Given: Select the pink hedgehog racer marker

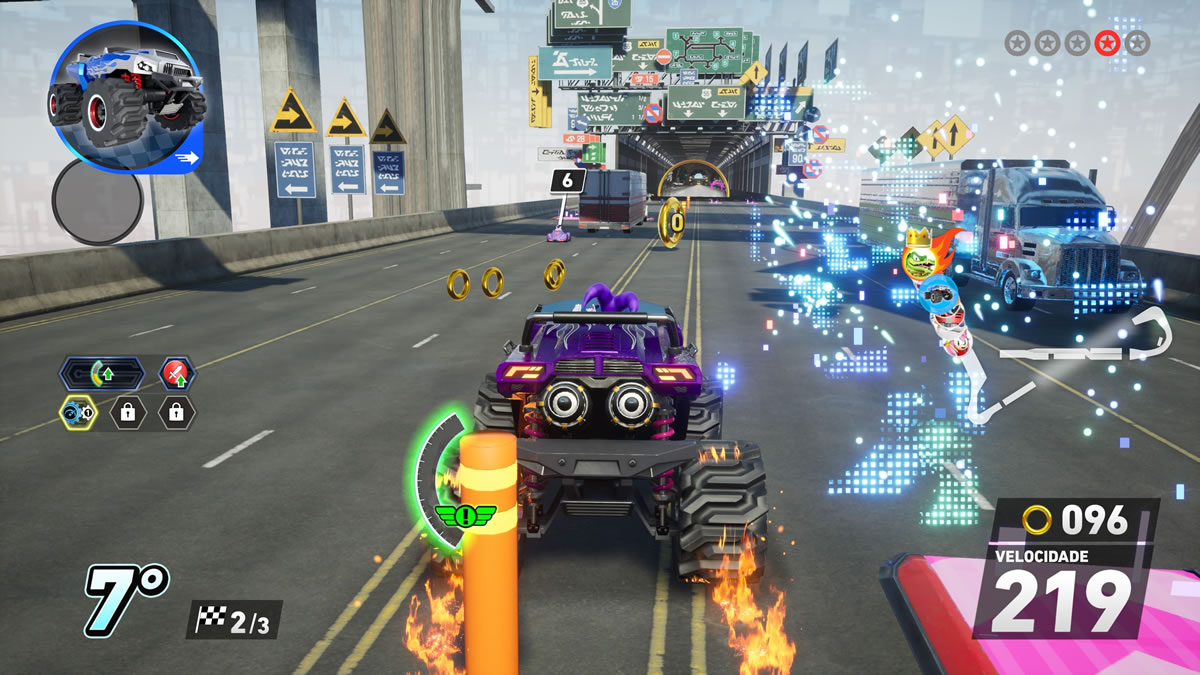Looking at the screenshot, I should [x=956, y=343].
